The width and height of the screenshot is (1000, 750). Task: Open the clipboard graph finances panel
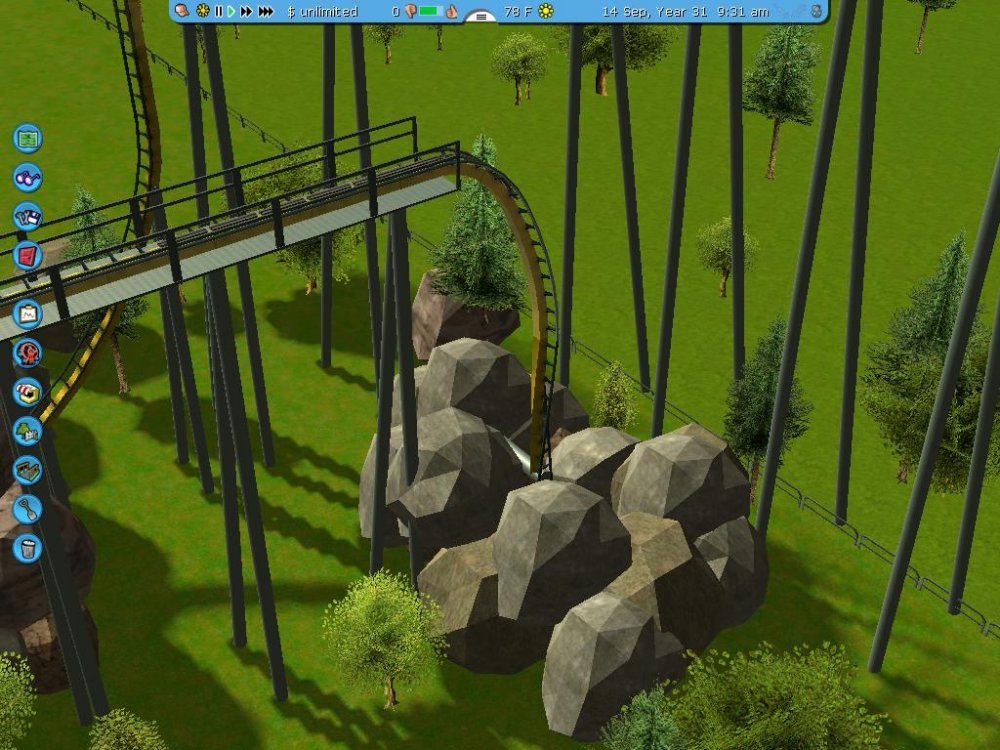click(x=27, y=313)
